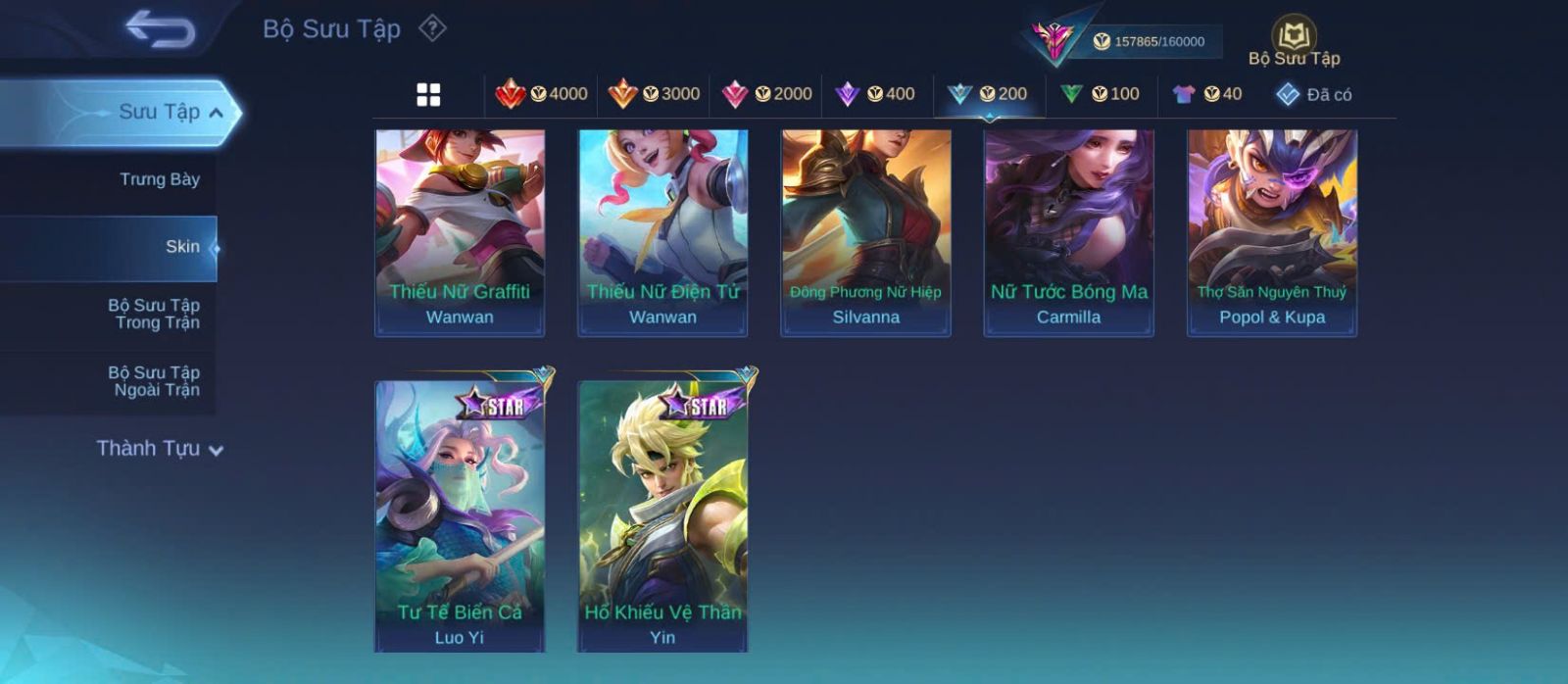Switch to the 3000 points tier tab

tap(654, 94)
